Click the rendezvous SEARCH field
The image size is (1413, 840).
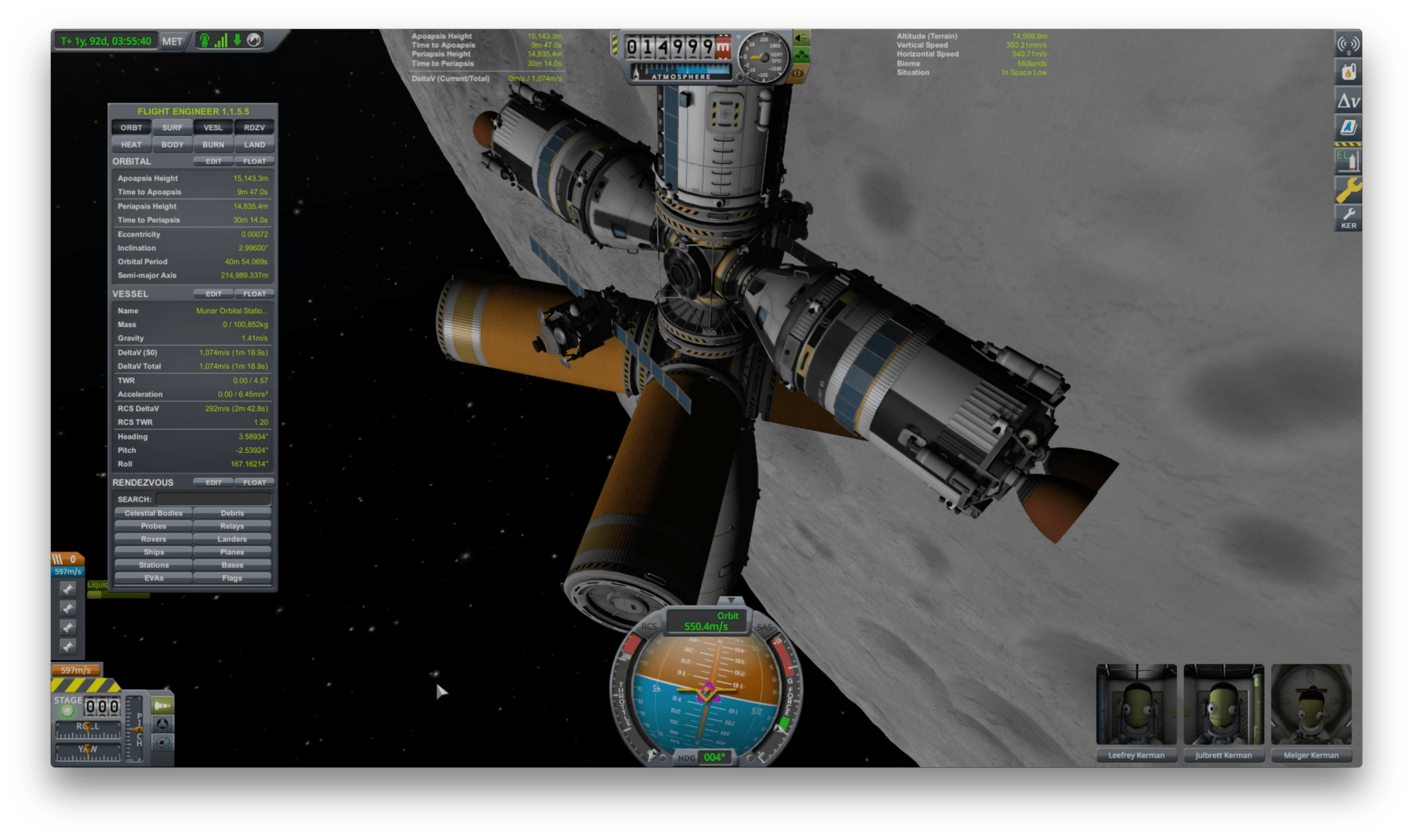[x=213, y=499]
